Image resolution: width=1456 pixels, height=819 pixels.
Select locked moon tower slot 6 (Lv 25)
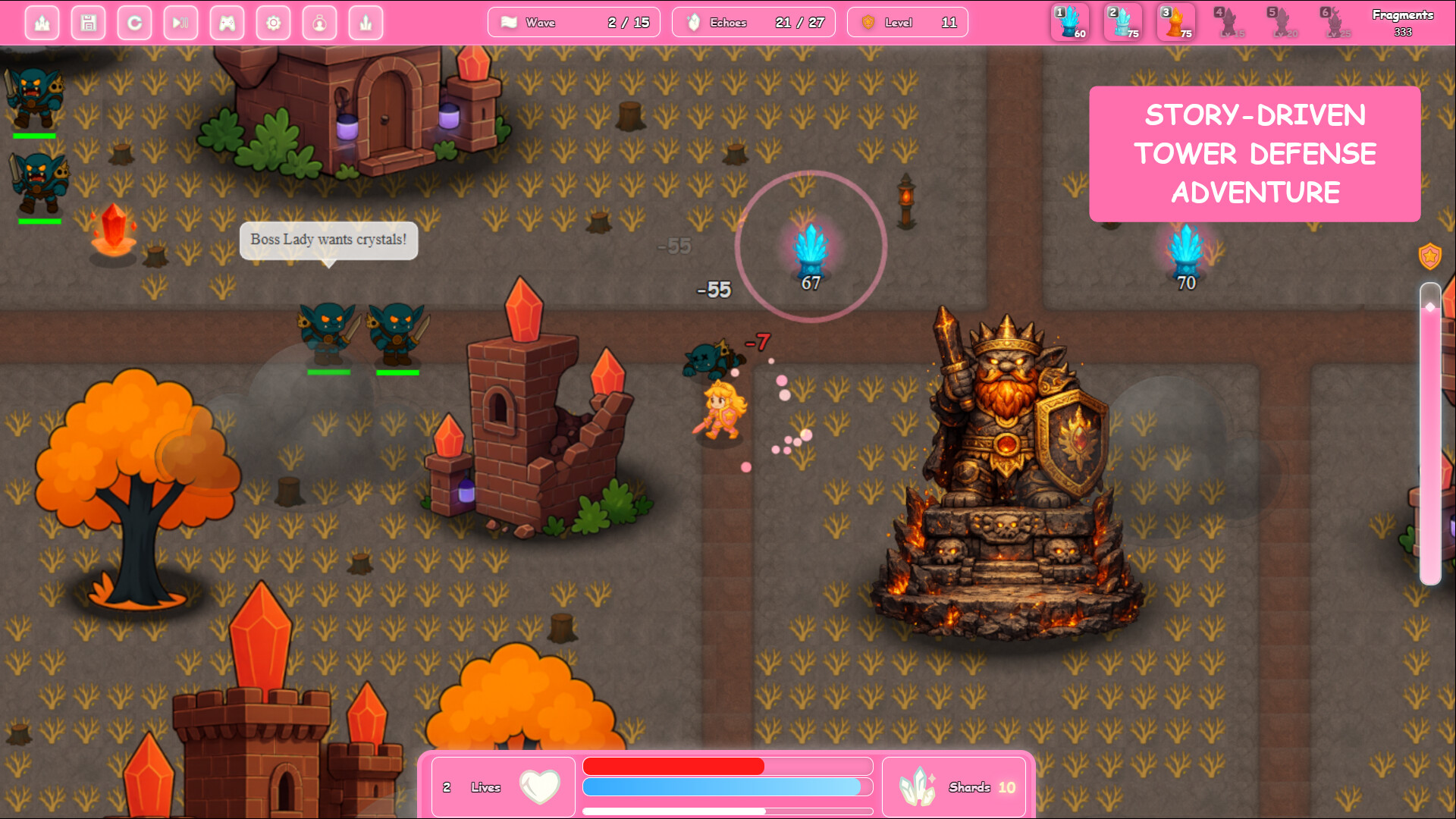[x=1335, y=22]
